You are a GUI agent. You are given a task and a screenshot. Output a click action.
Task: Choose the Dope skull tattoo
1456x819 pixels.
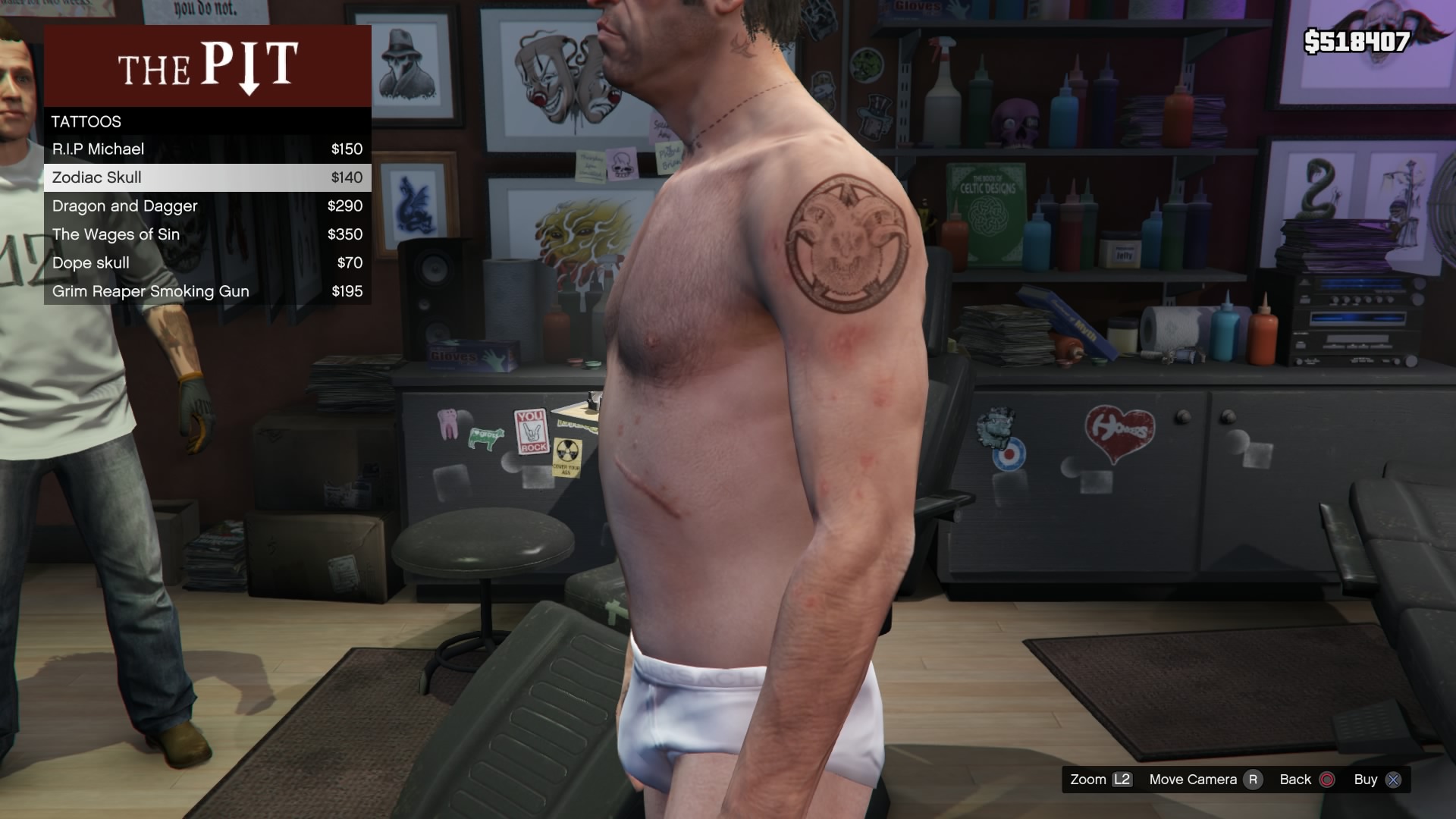pyautogui.click(x=207, y=263)
